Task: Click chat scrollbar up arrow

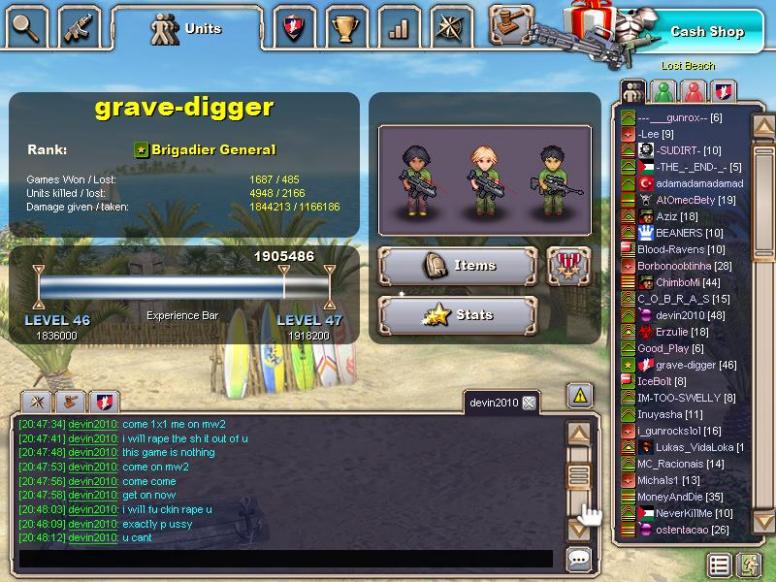Action: [x=579, y=434]
